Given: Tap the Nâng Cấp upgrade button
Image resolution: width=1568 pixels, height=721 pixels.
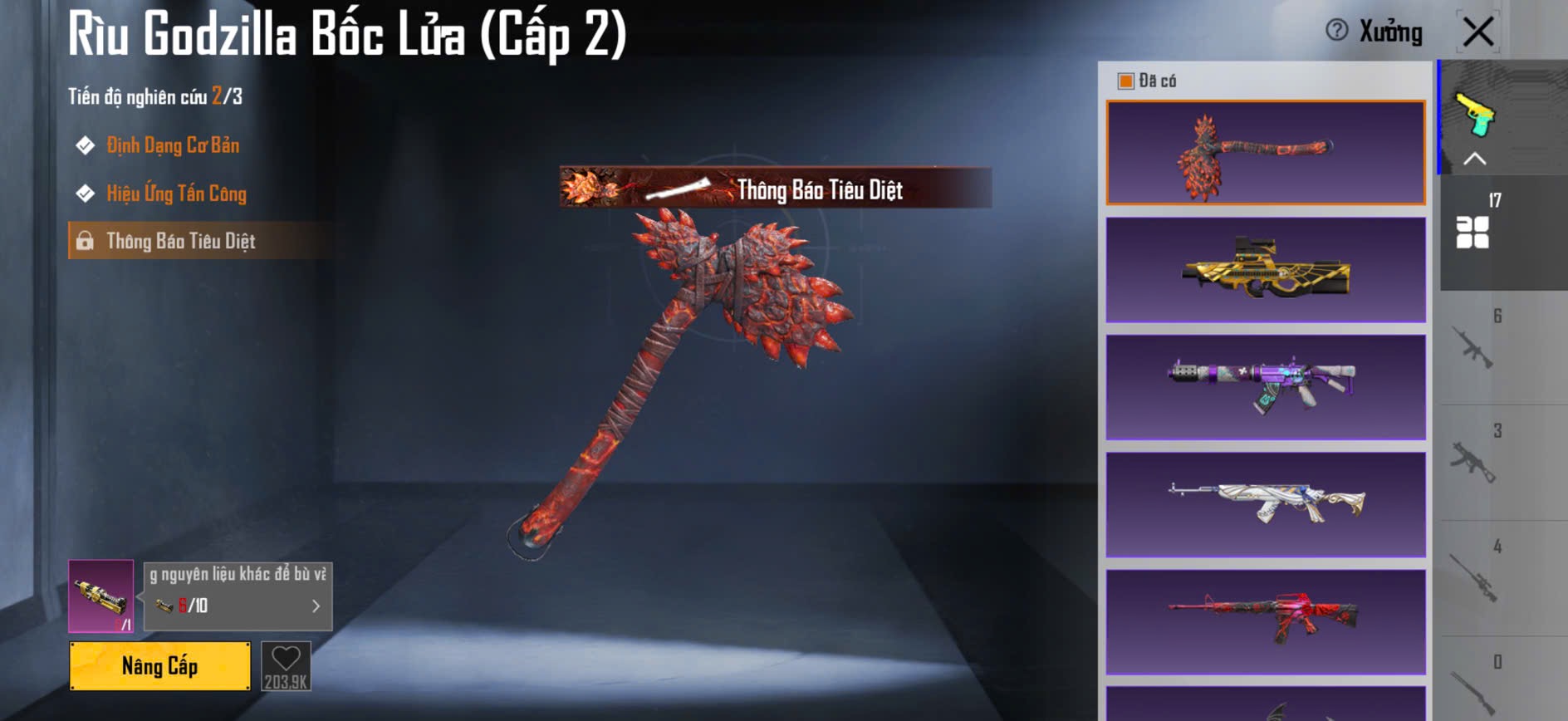Looking at the screenshot, I should (159, 665).
